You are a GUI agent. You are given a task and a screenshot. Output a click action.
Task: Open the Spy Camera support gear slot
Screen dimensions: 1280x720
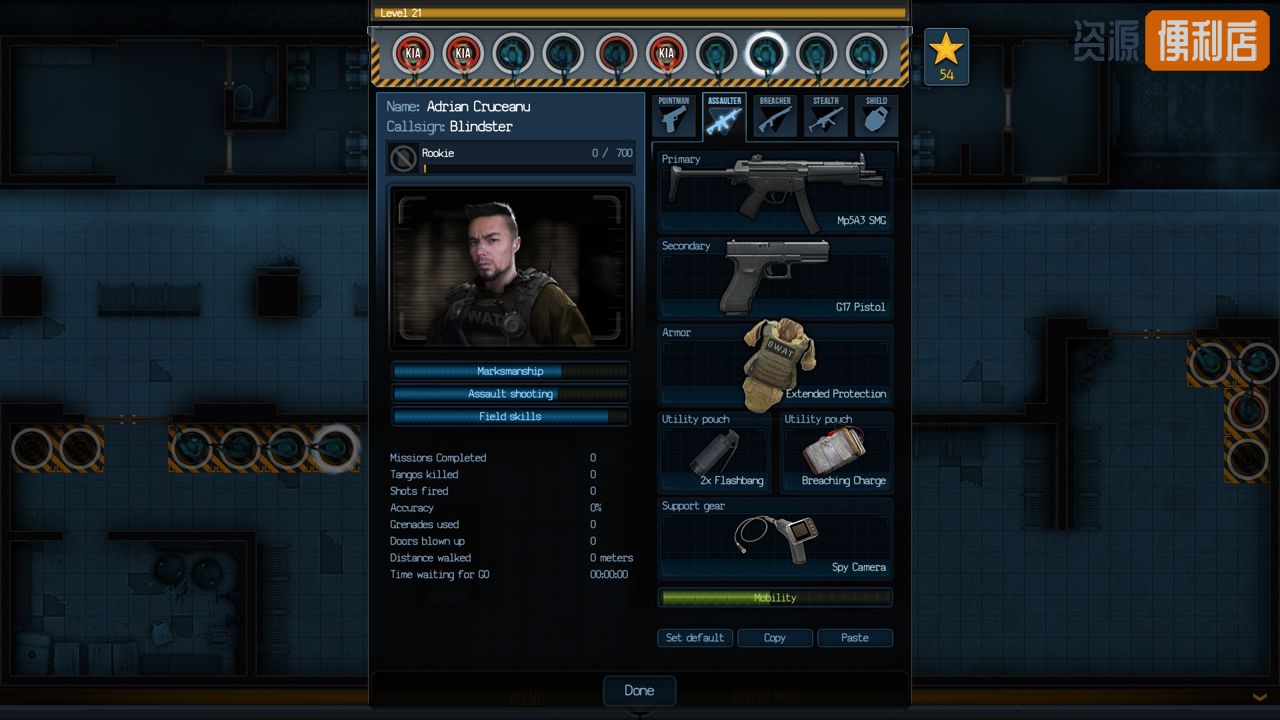pos(775,540)
